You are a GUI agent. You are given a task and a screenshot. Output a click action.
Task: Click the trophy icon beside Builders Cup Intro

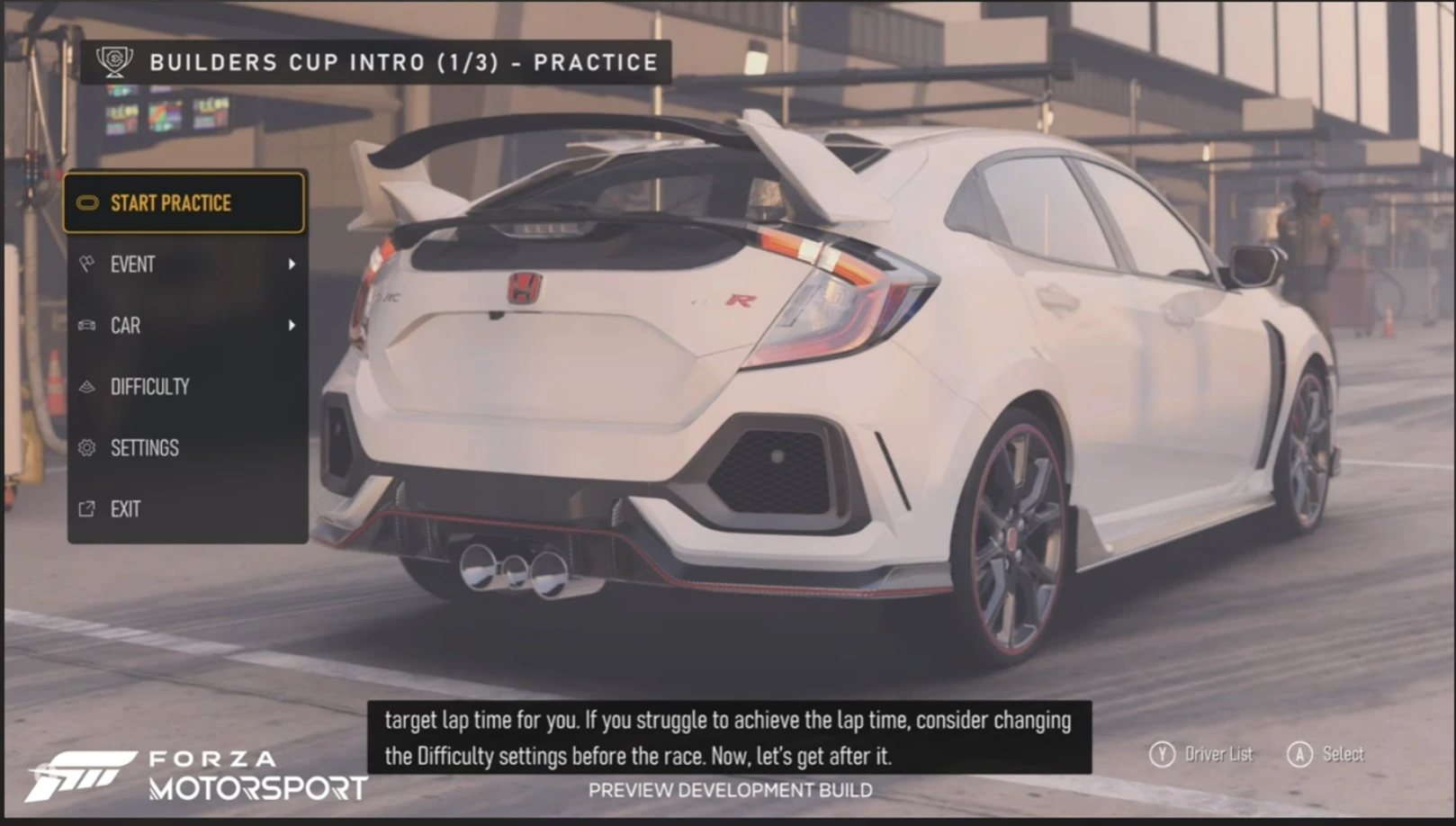[114, 62]
